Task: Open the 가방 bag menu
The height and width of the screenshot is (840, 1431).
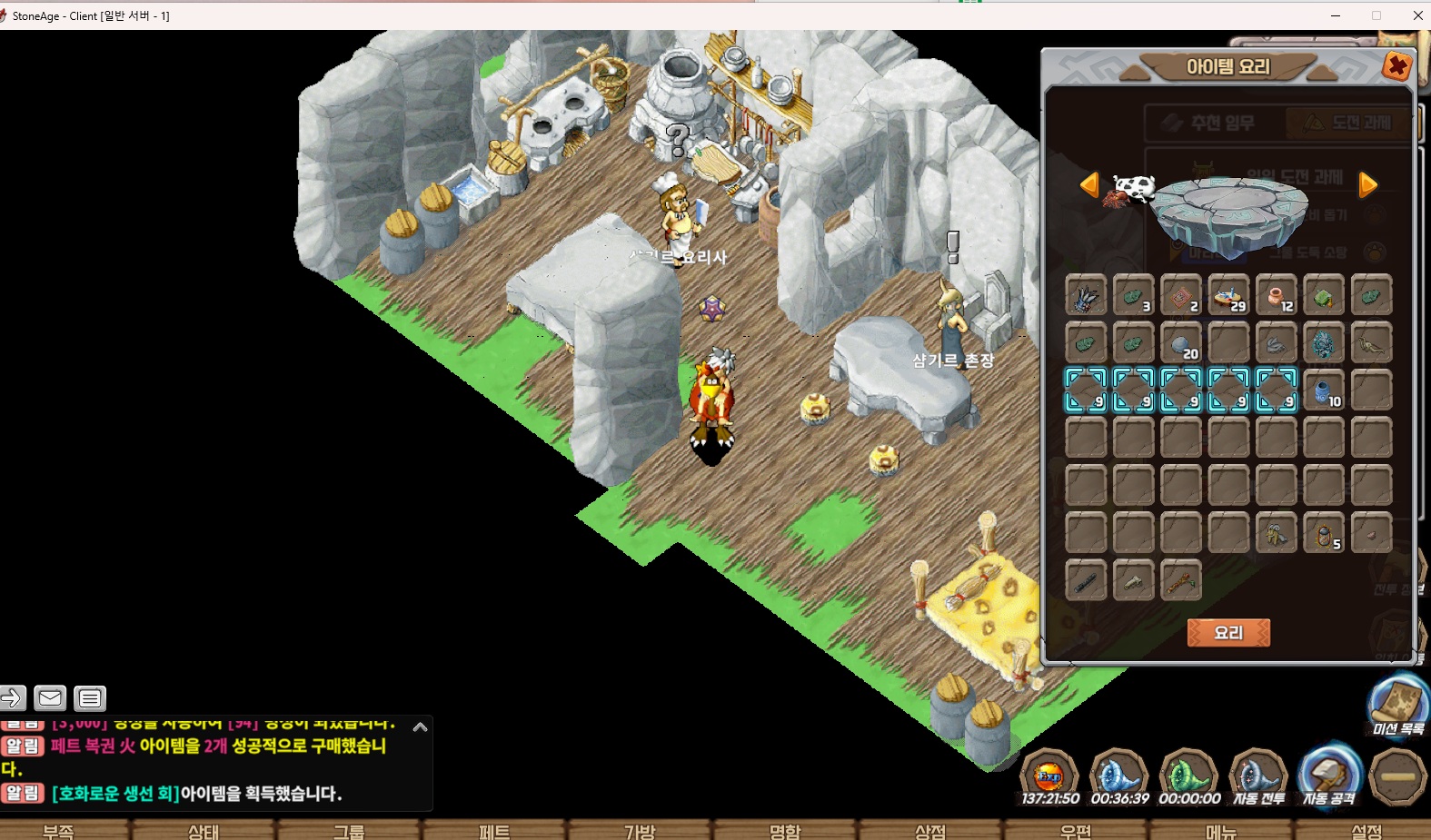Action: click(x=640, y=831)
